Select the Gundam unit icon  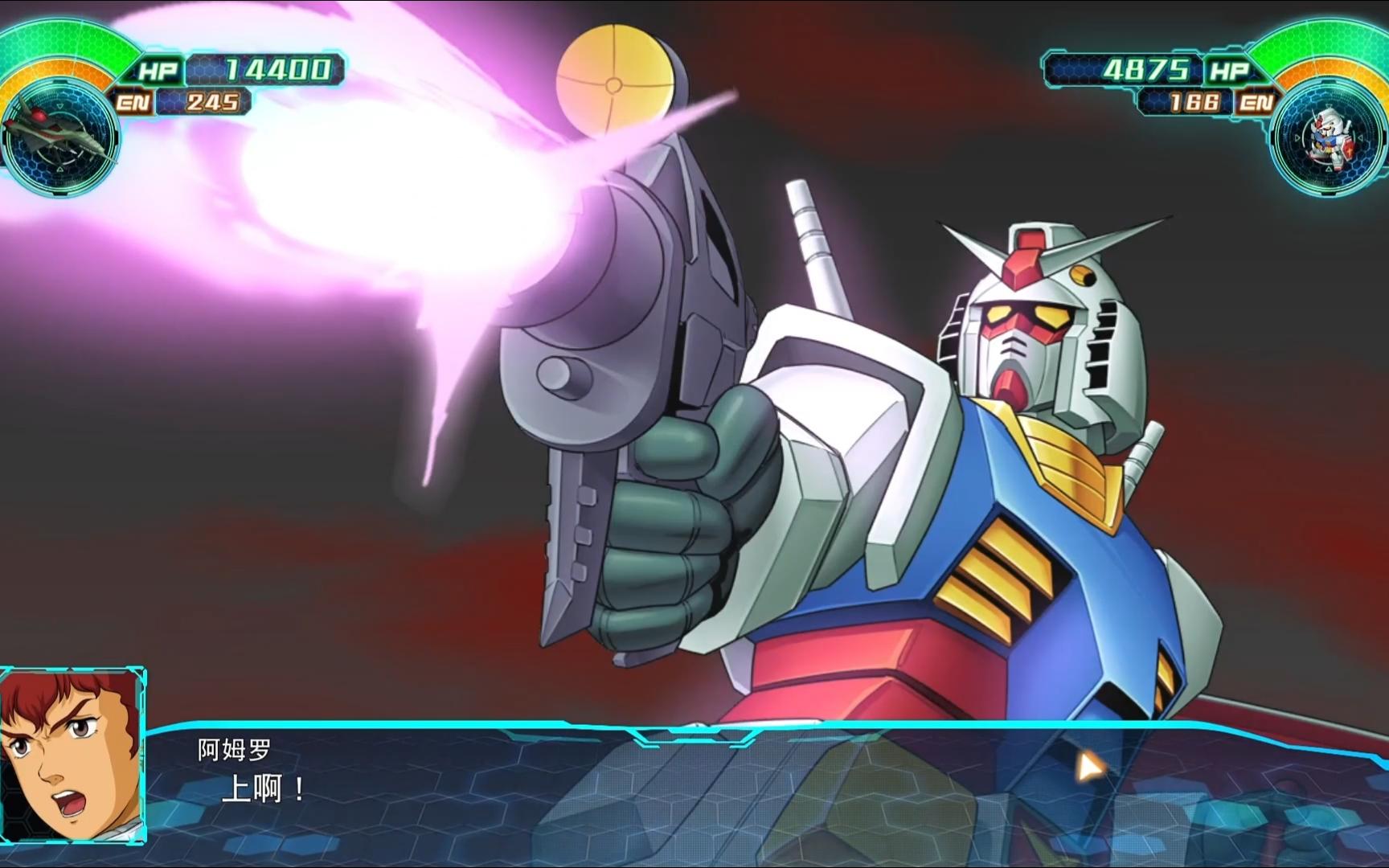(x=1328, y=137)
